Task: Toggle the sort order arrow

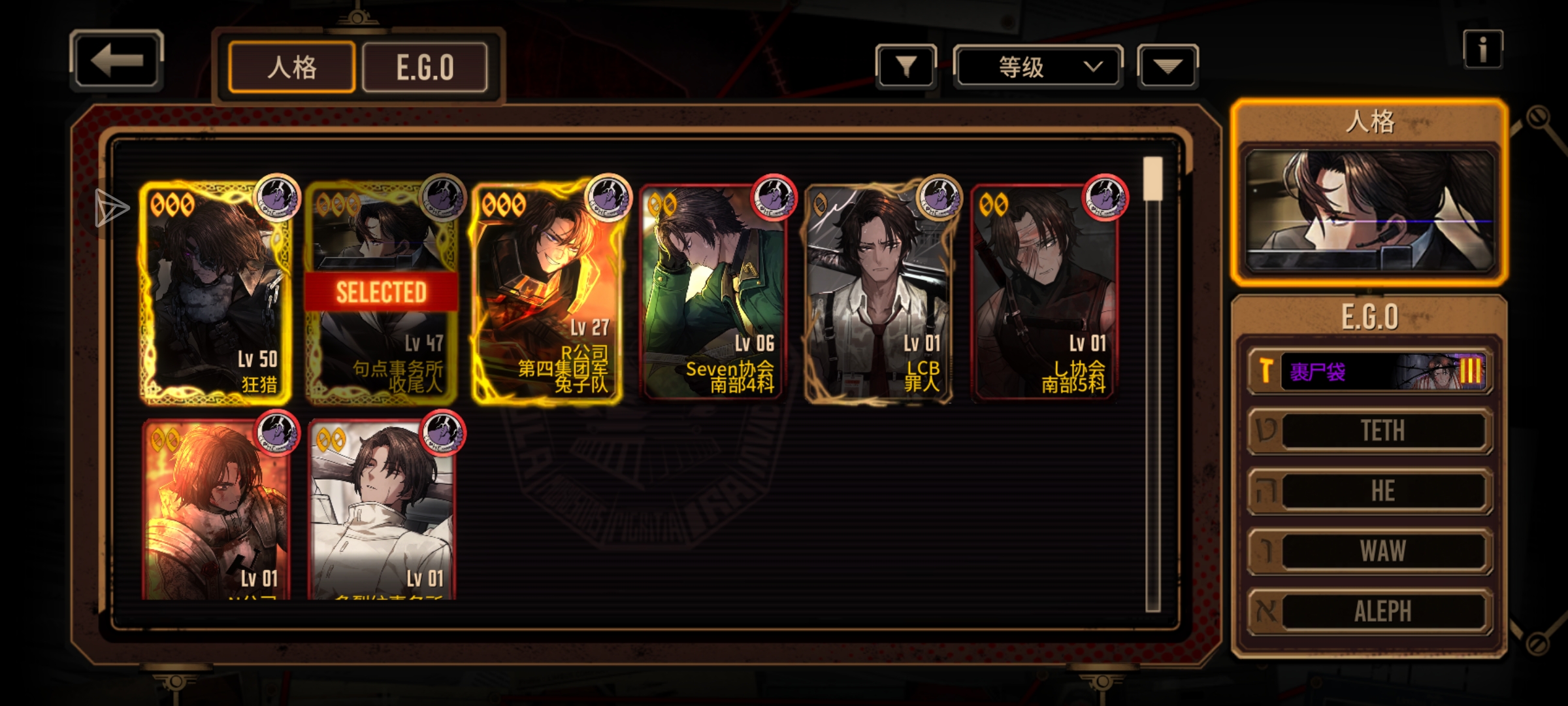Action: pos(1168,66)
